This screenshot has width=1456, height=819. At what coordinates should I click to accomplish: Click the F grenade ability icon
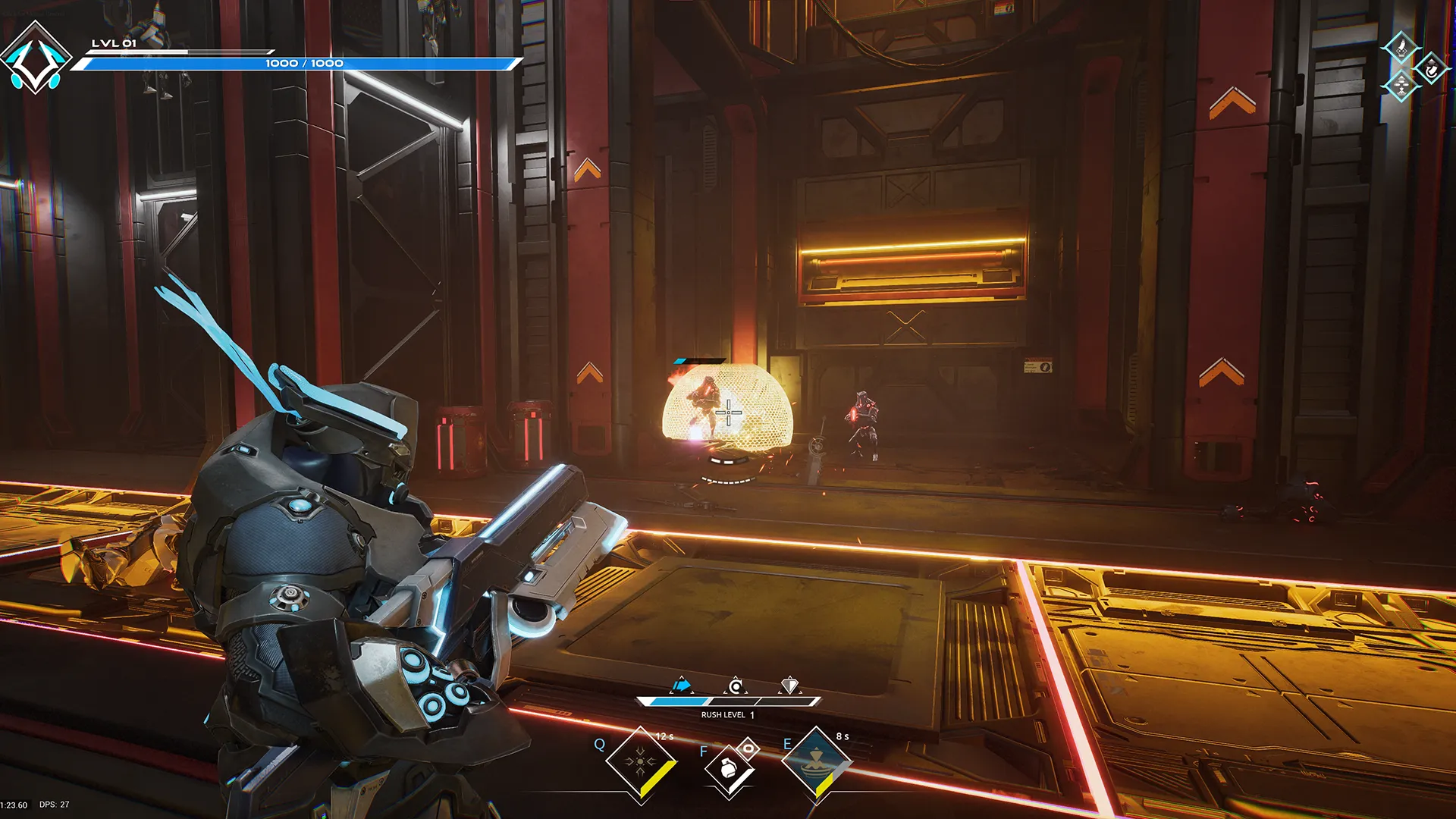728,770
